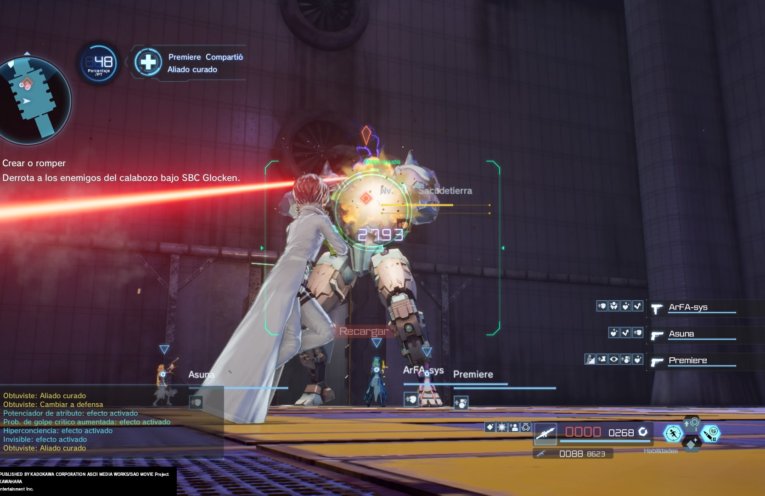Click the 'Aliado curado' medal notification cross icon

click(148, 62)
